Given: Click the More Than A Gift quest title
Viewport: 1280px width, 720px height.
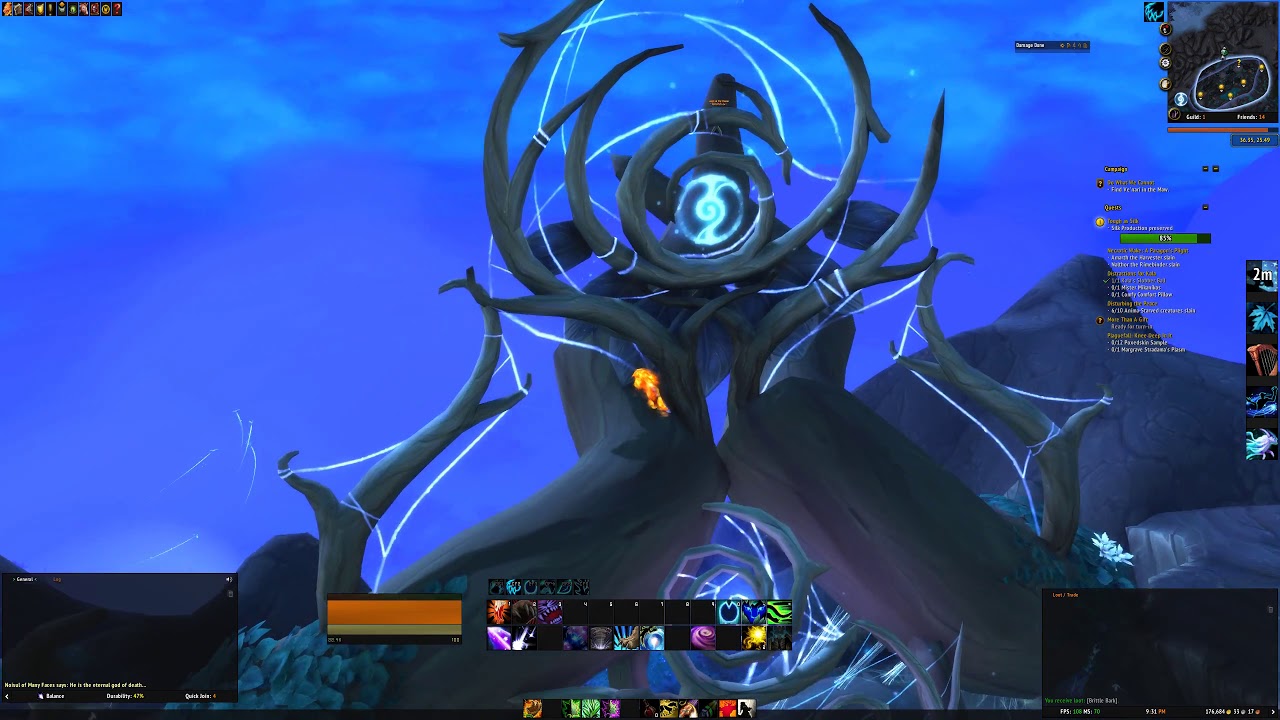Looking at the screenshot, I should (1128, 319).
